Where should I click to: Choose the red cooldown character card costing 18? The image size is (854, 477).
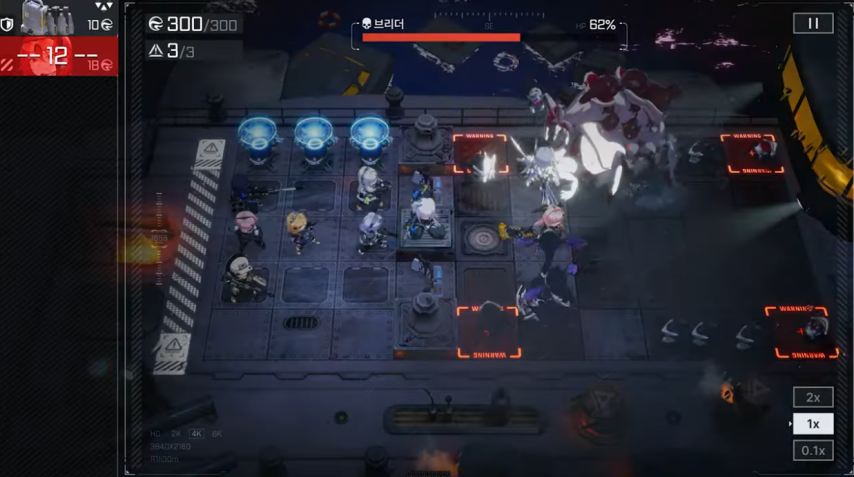[58, 57]
